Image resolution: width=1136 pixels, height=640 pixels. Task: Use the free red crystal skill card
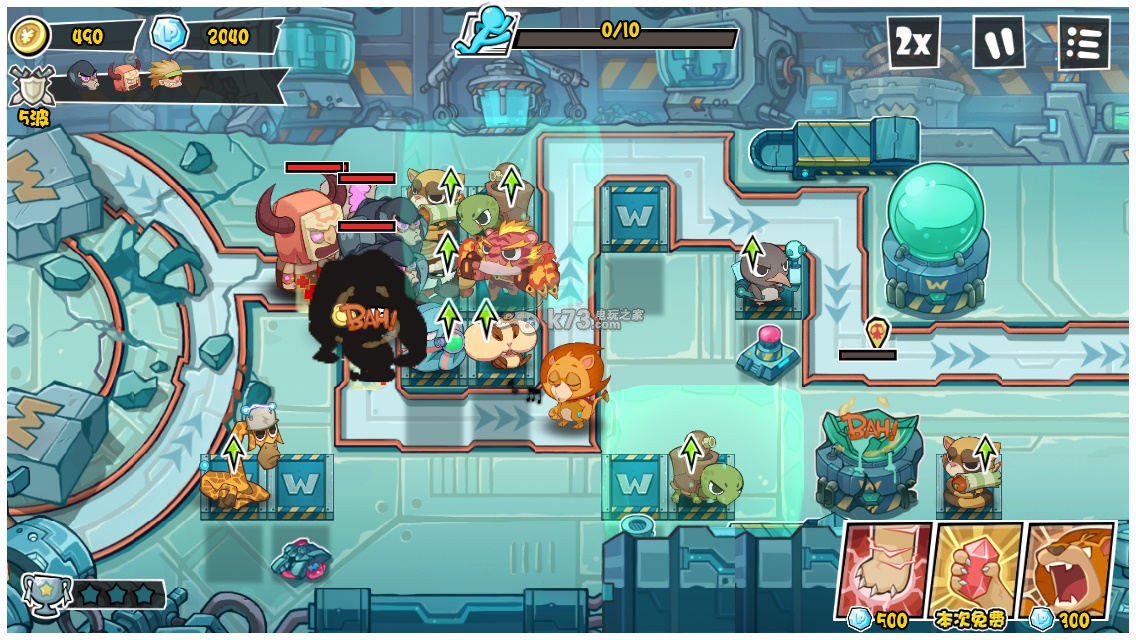tap(975, 566)
